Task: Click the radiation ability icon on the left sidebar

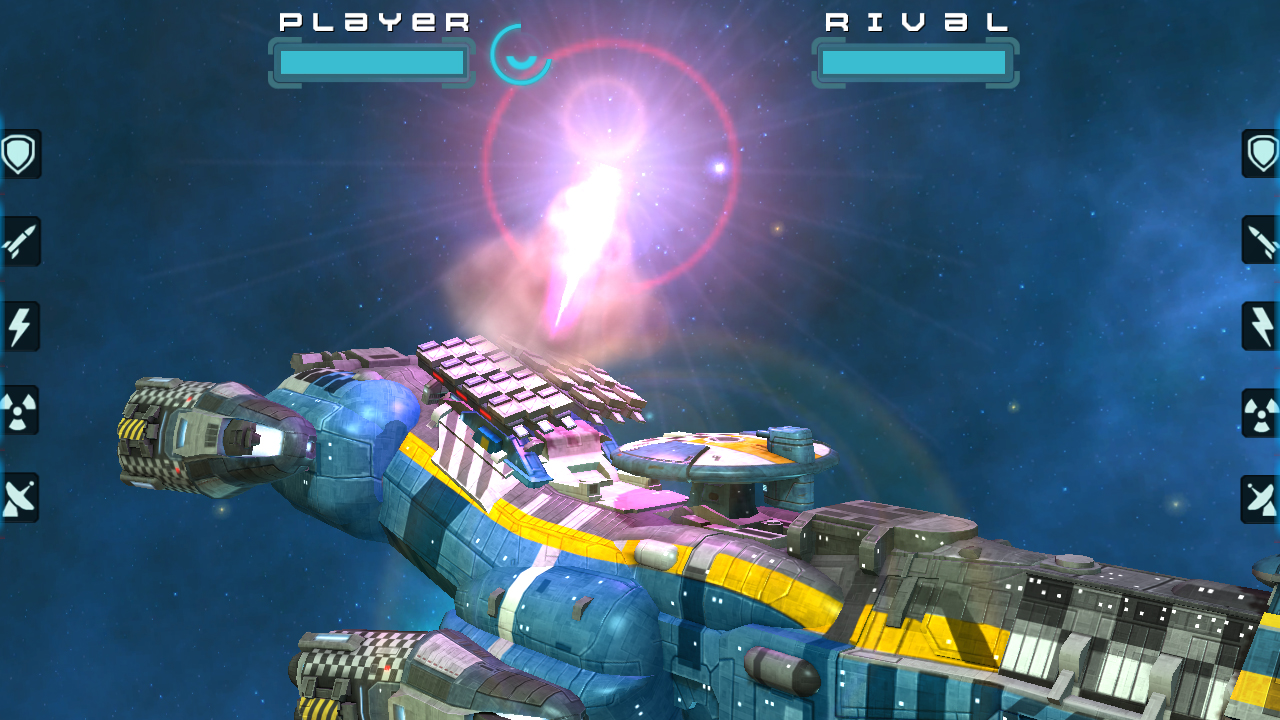Action: (20, 412)
